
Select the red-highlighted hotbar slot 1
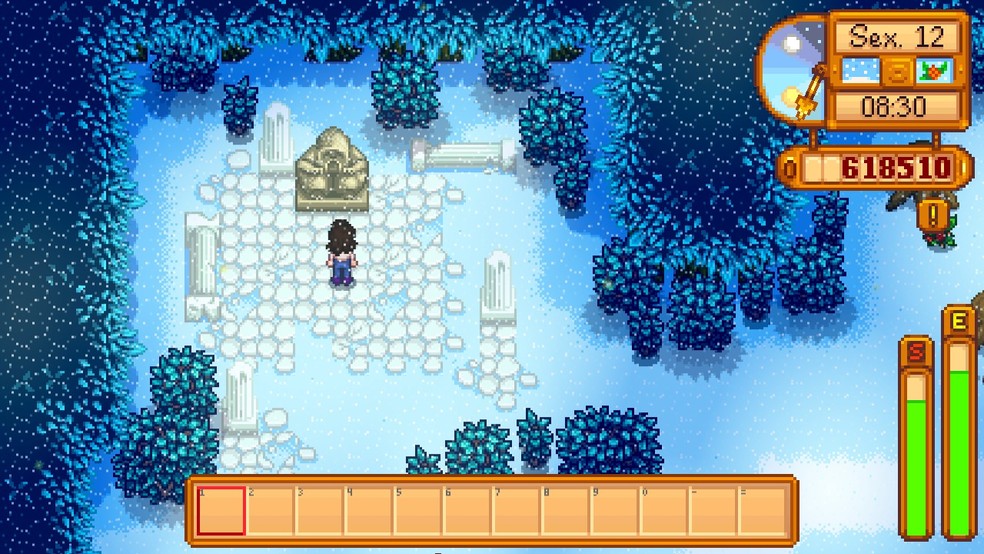coord(221,510)
